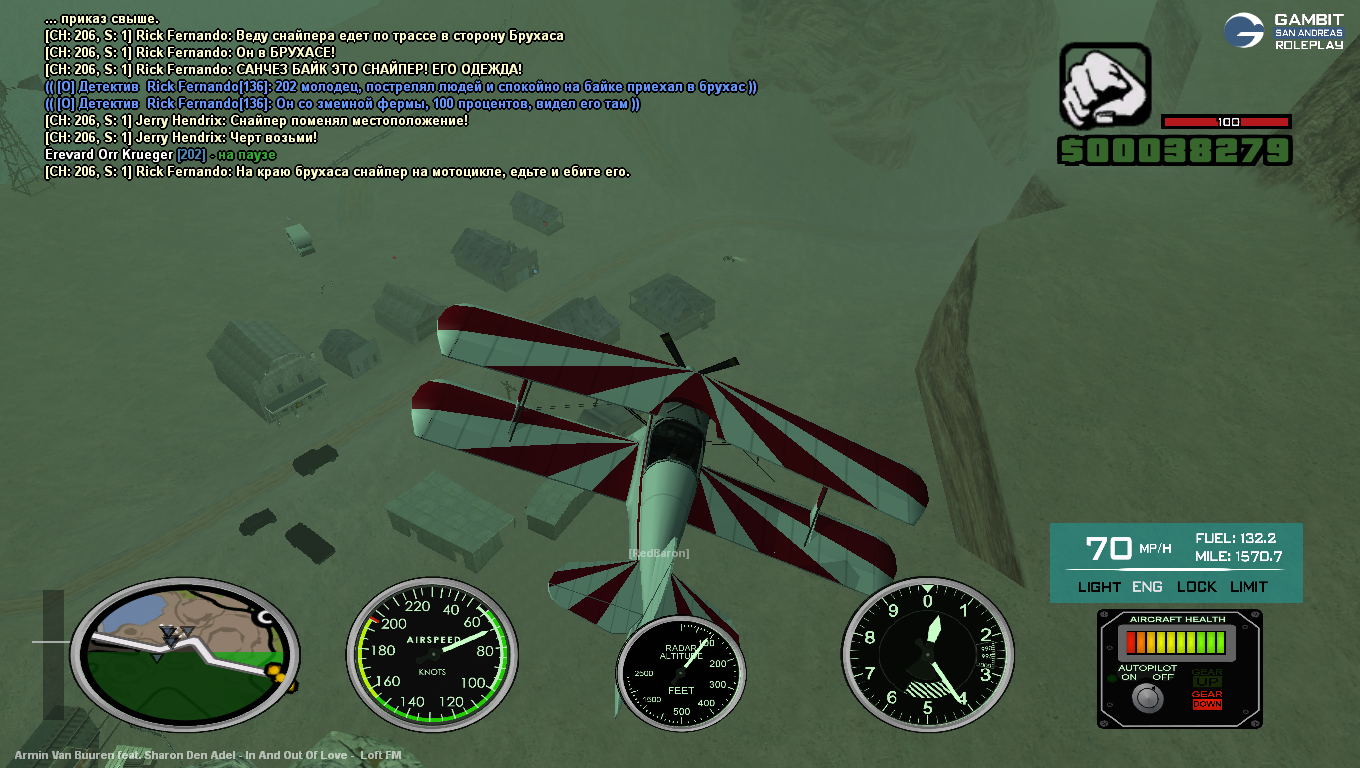Click the Gambit San Andreas Roleplay logo
1360x768 pixels.
[x=1284, y=31]
